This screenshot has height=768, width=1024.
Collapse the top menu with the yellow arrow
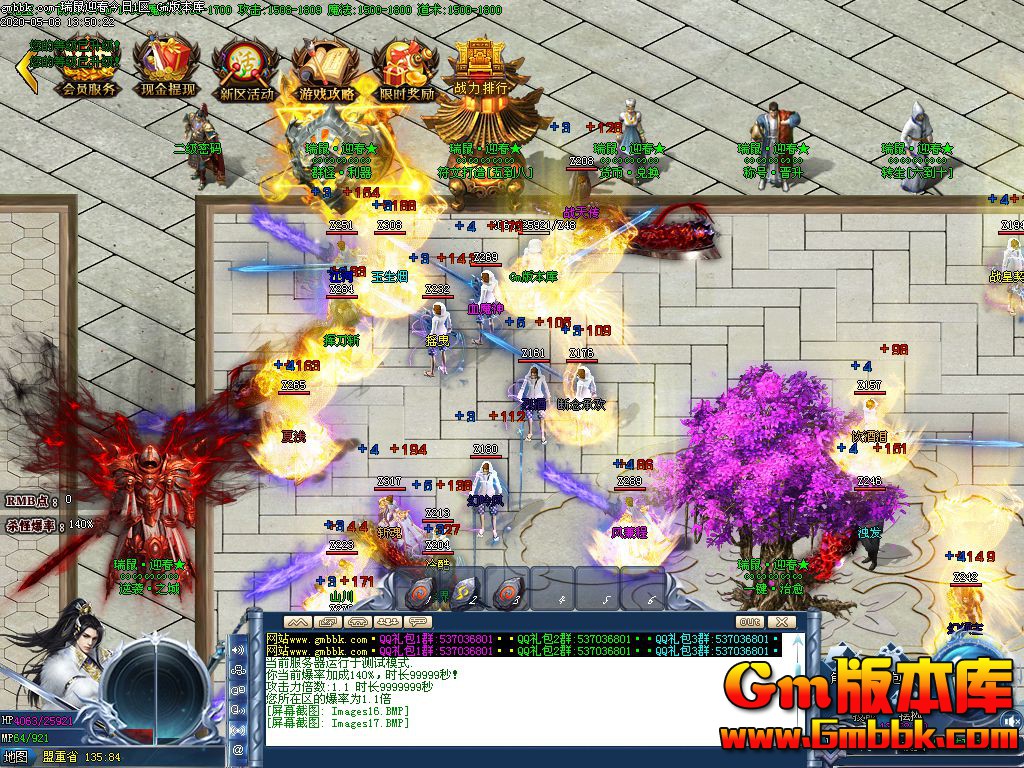pos(27,68)
